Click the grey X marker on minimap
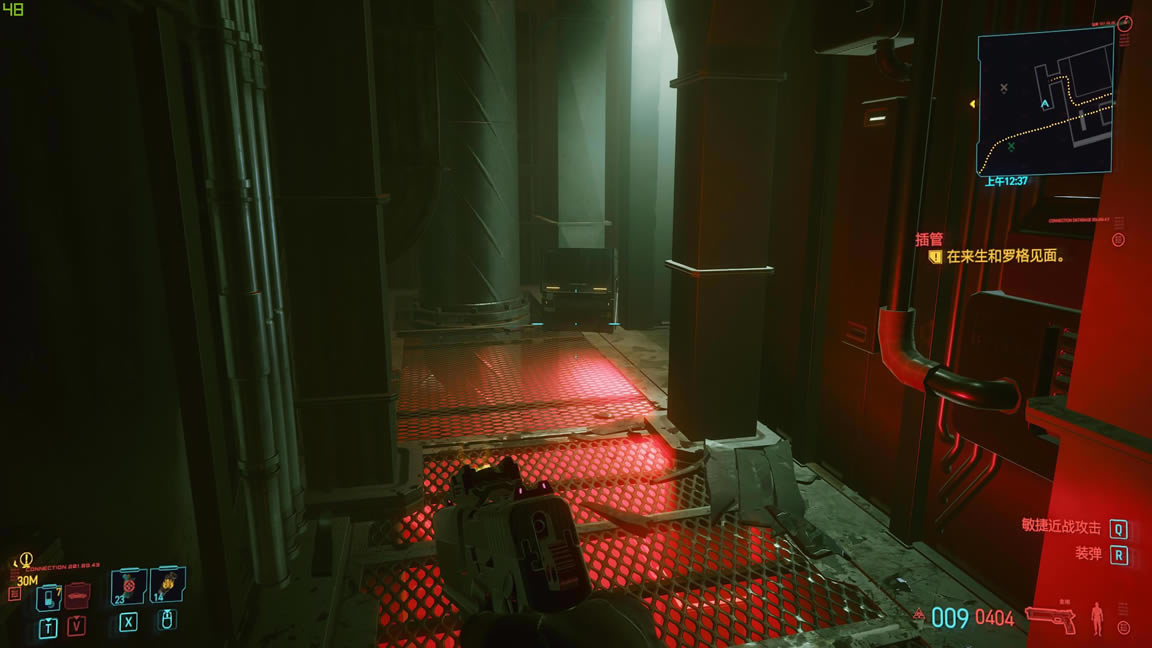 [x=1004, y=88]
